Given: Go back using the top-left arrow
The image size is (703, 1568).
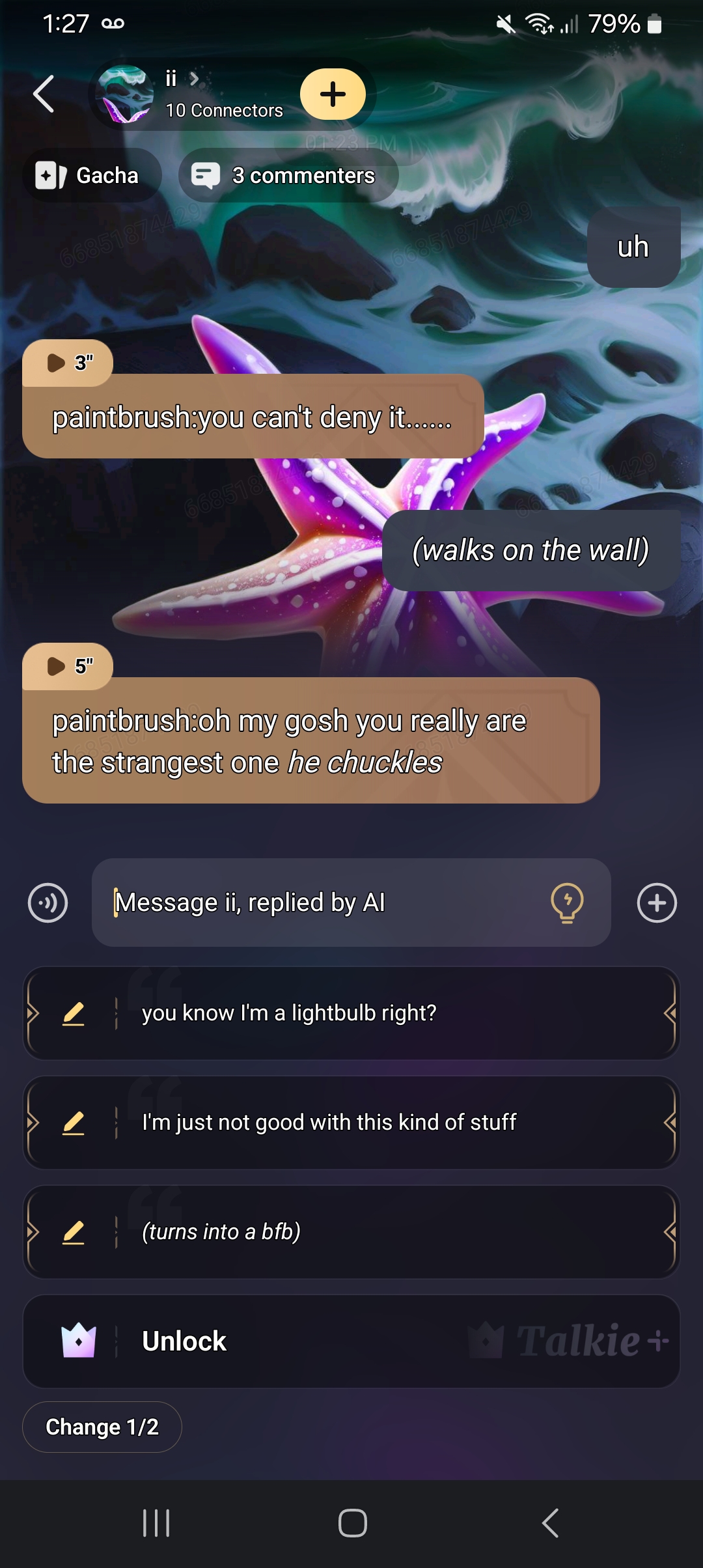Looking at the screenshot, I should click(44, 94).
